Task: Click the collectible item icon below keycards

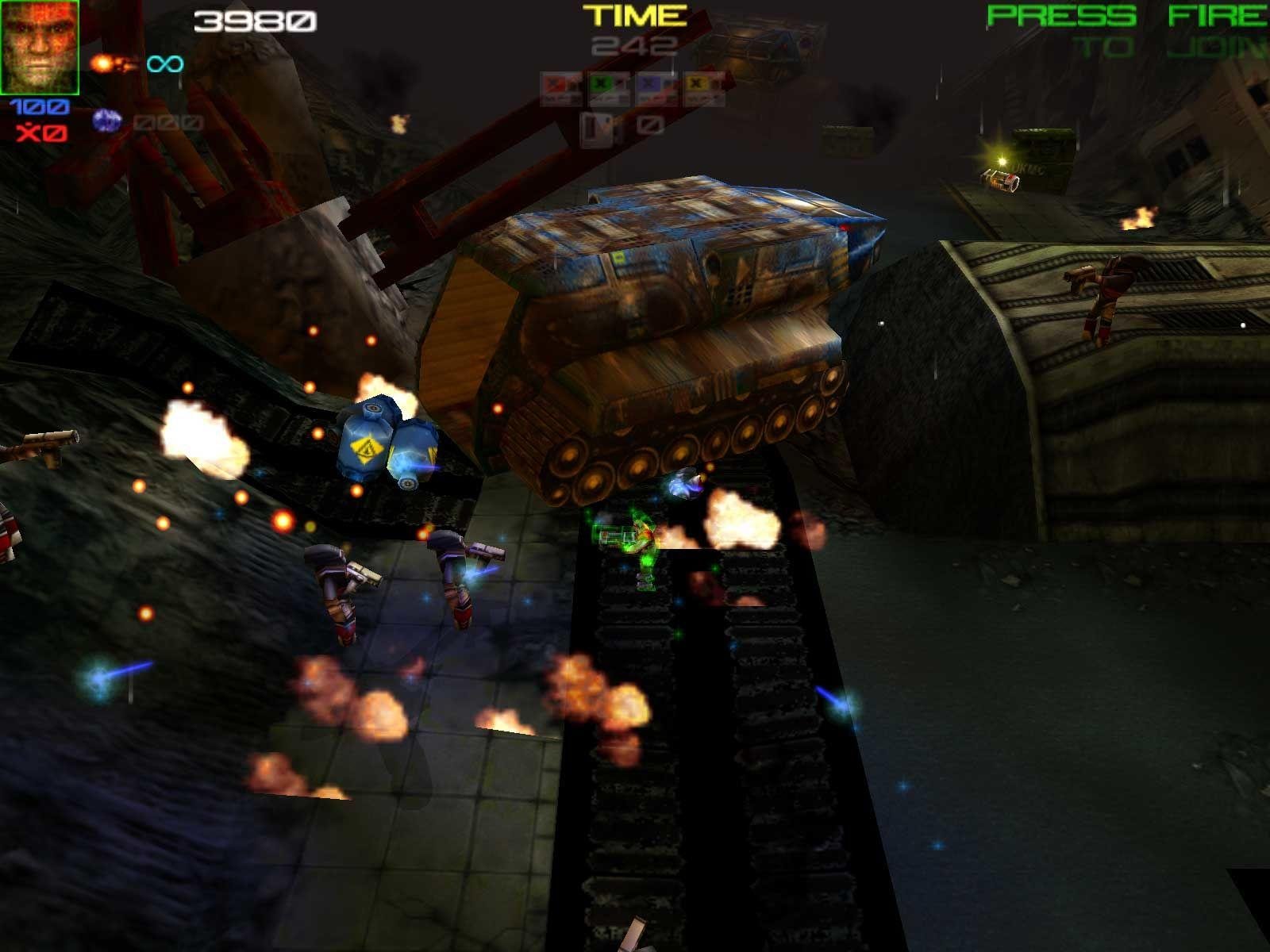Action: [x=597, y=129]
